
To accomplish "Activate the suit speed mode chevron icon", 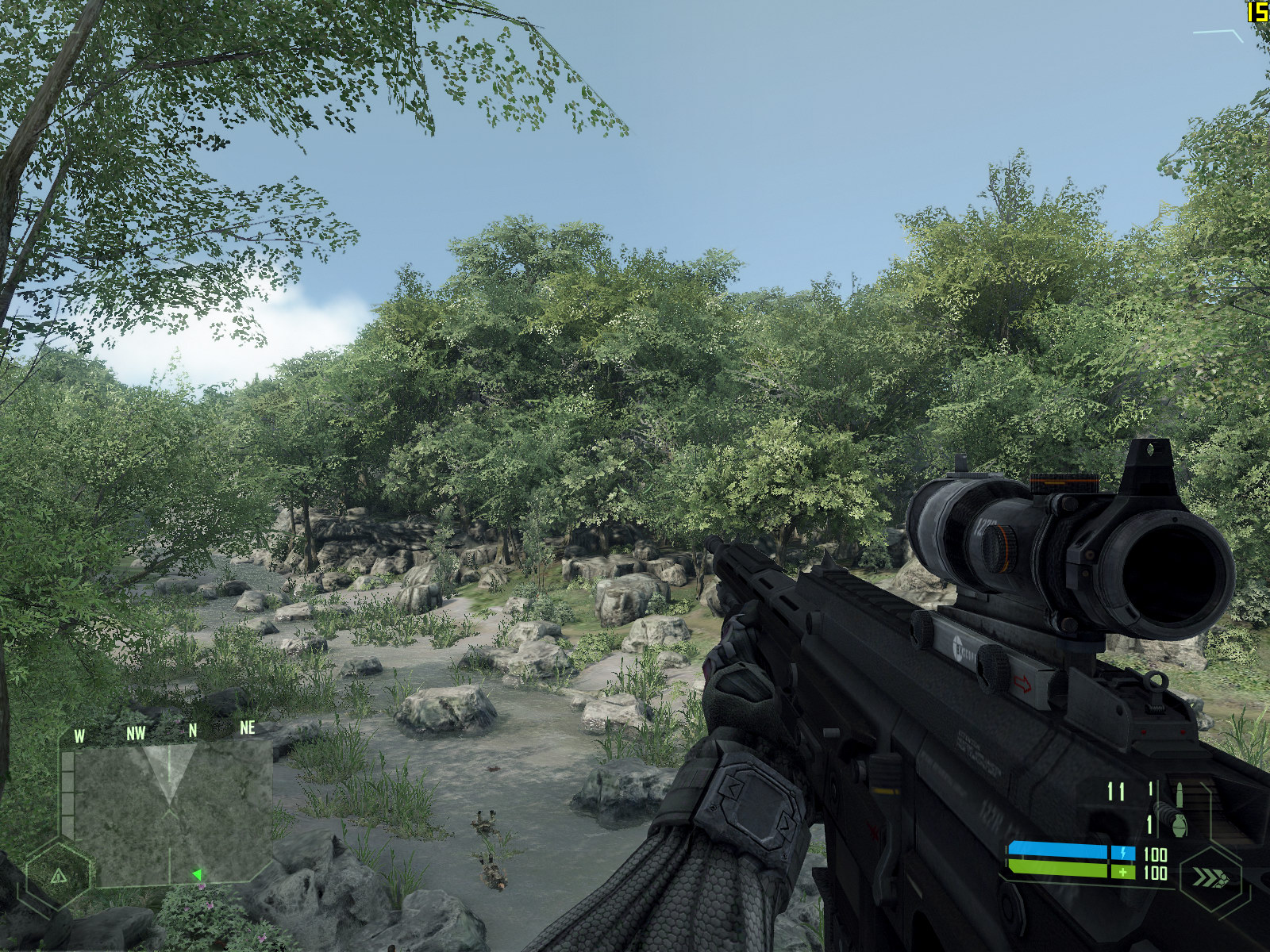I will pos(1210,878).
